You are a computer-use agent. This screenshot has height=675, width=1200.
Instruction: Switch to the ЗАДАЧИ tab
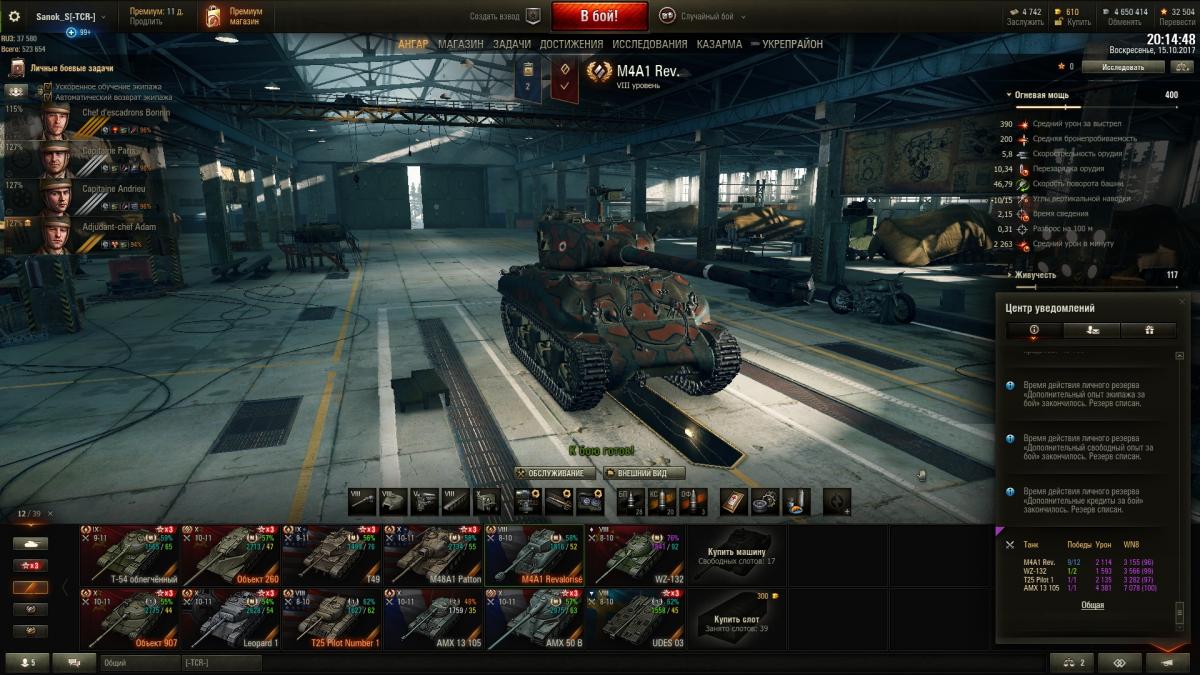512,44
